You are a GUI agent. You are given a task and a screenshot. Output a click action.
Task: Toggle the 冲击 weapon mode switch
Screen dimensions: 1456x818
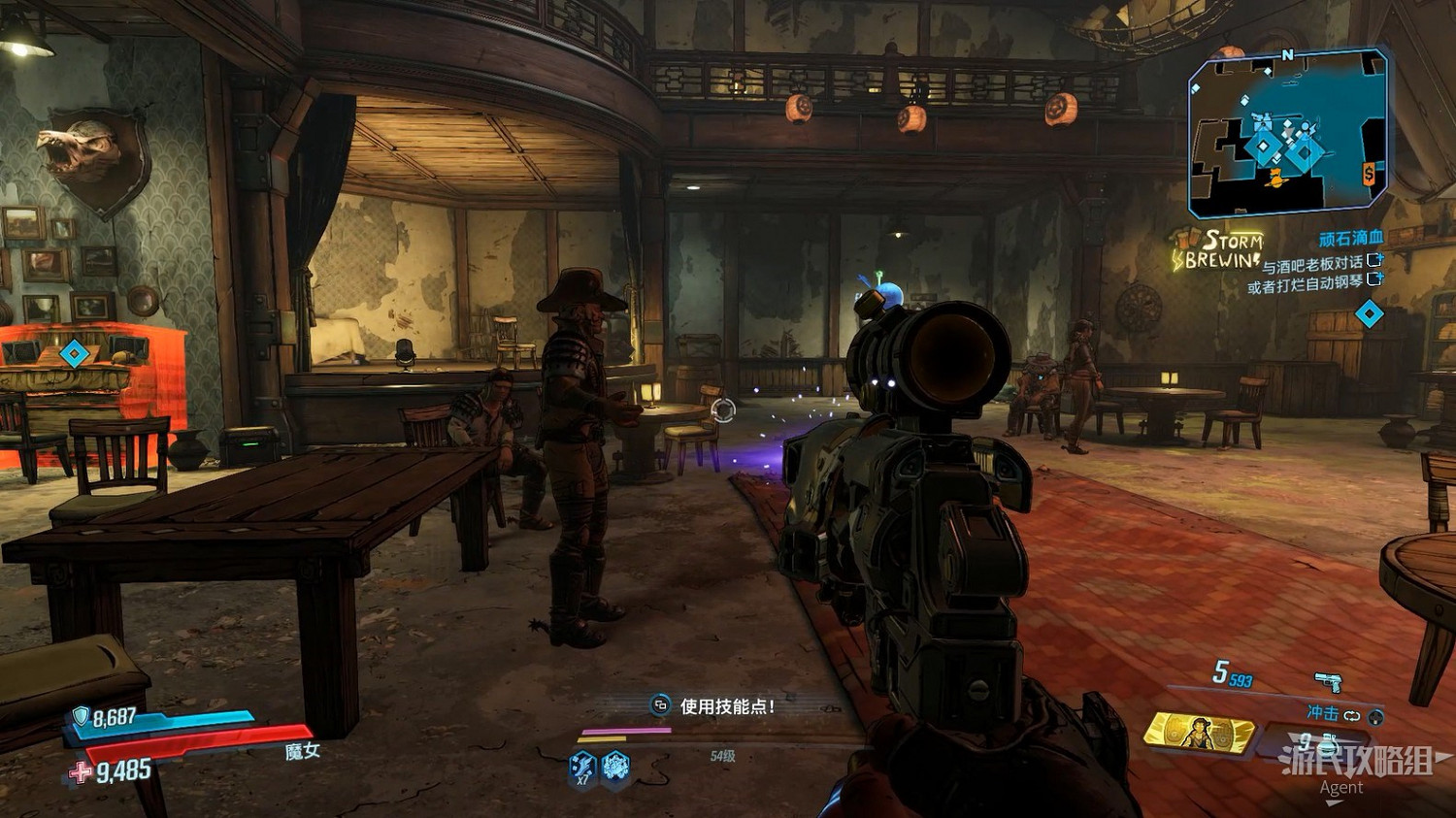click(x=1351, y=716)
